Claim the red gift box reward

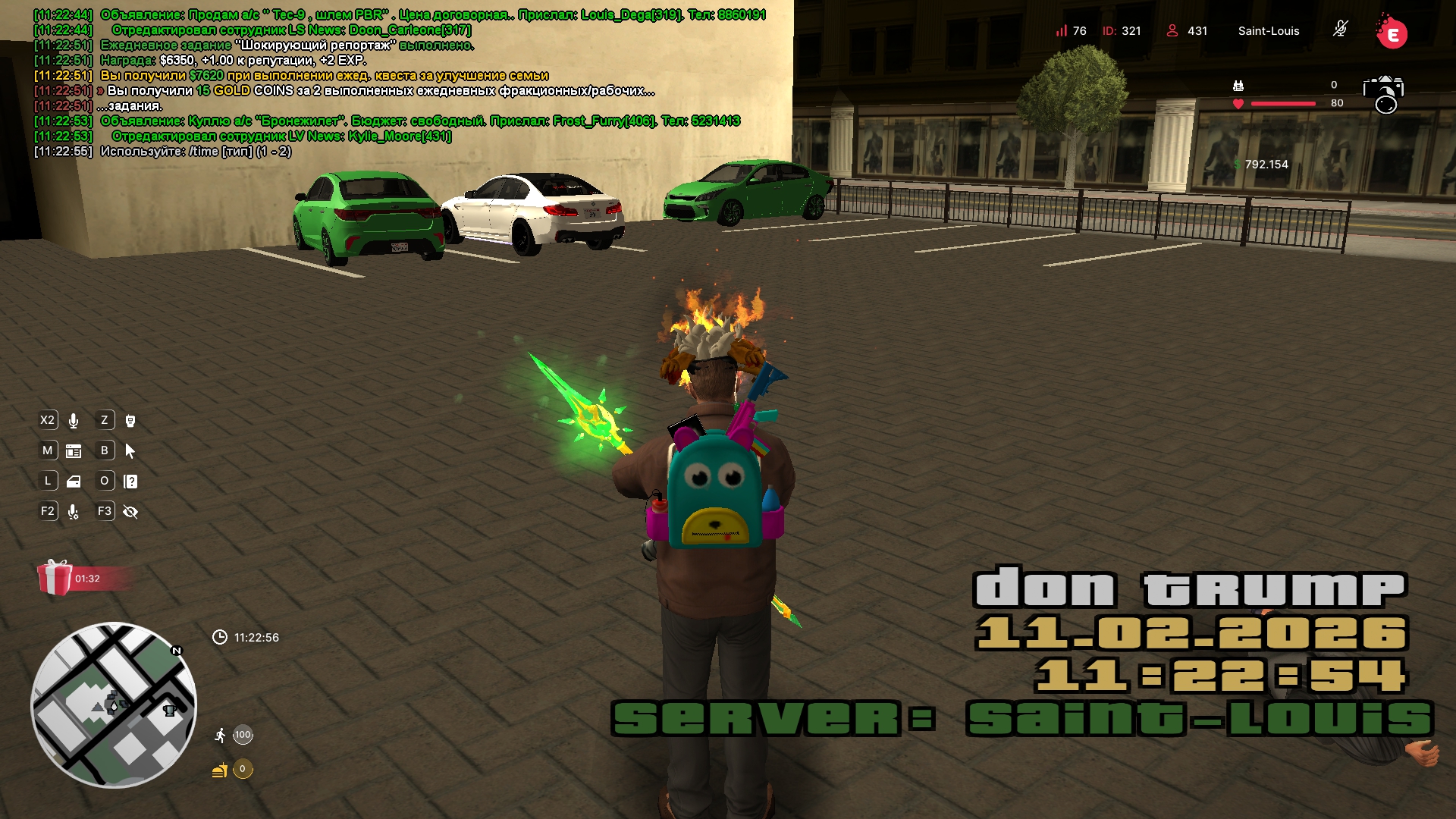[x=55, y=578]
